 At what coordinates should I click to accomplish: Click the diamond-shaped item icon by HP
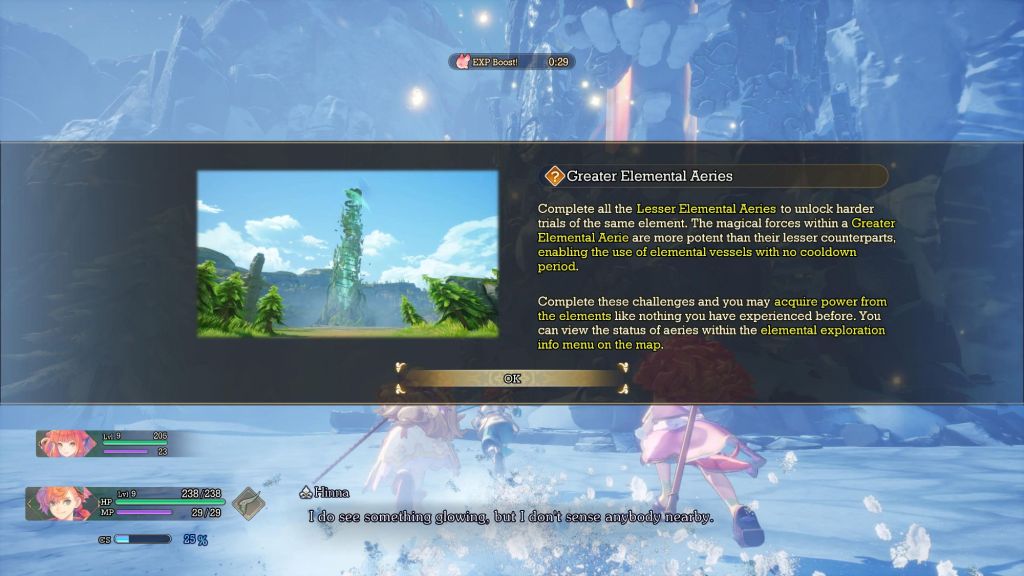click(x=249, y=502)
